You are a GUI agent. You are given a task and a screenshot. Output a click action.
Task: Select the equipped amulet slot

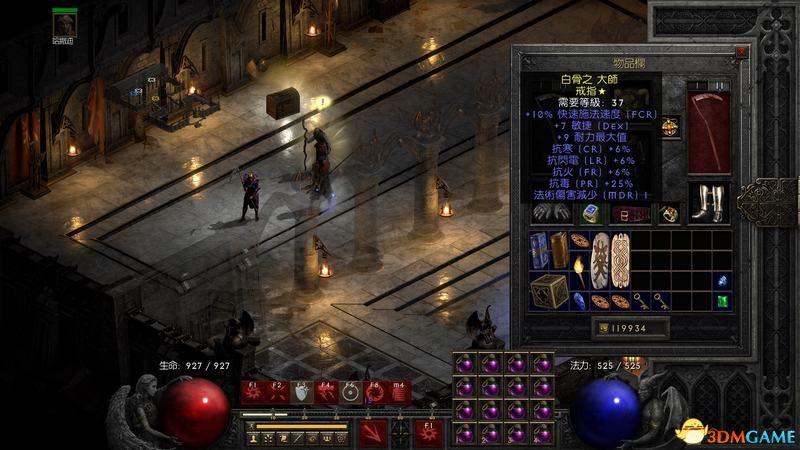pos(669,125)
